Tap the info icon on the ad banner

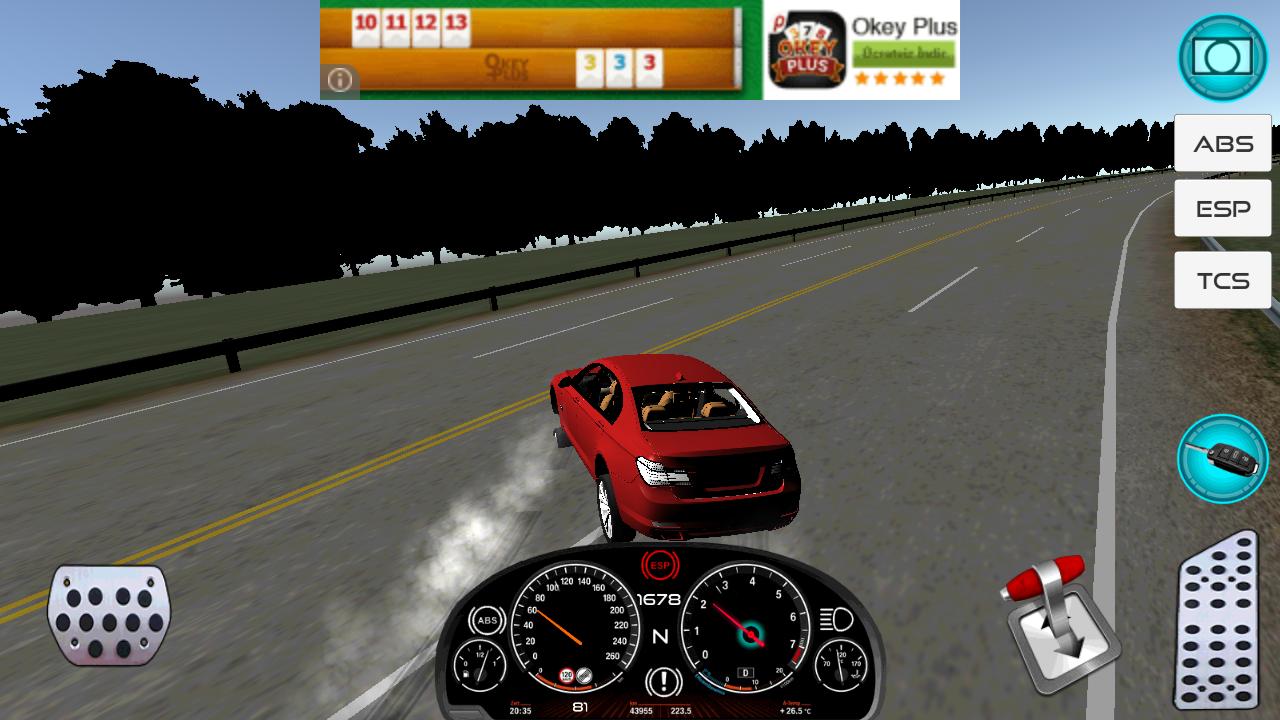click(339, 77)
